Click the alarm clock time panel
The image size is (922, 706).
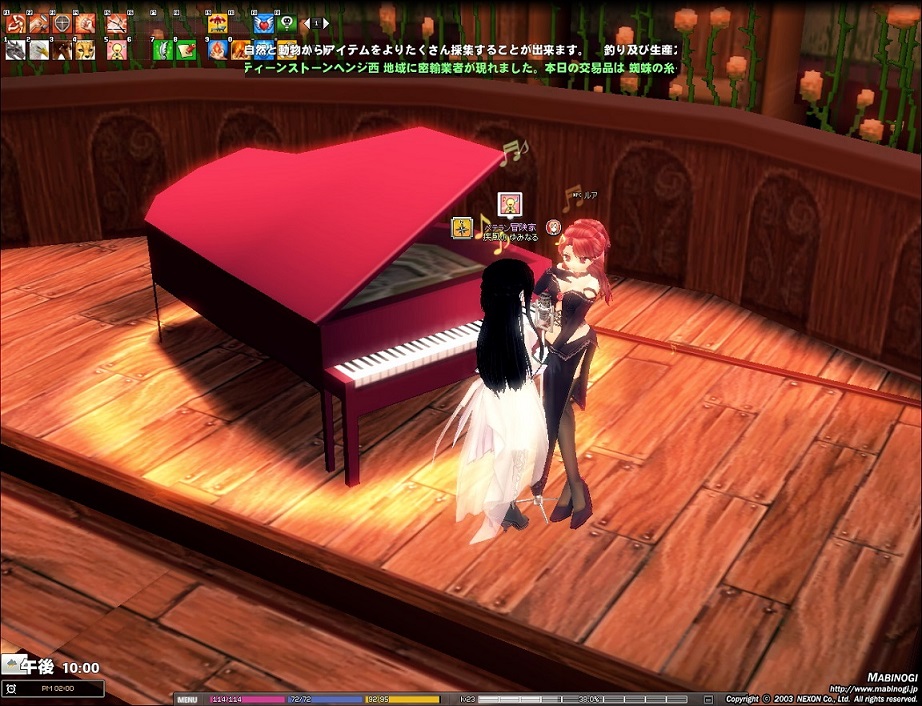tap(53, 688)
